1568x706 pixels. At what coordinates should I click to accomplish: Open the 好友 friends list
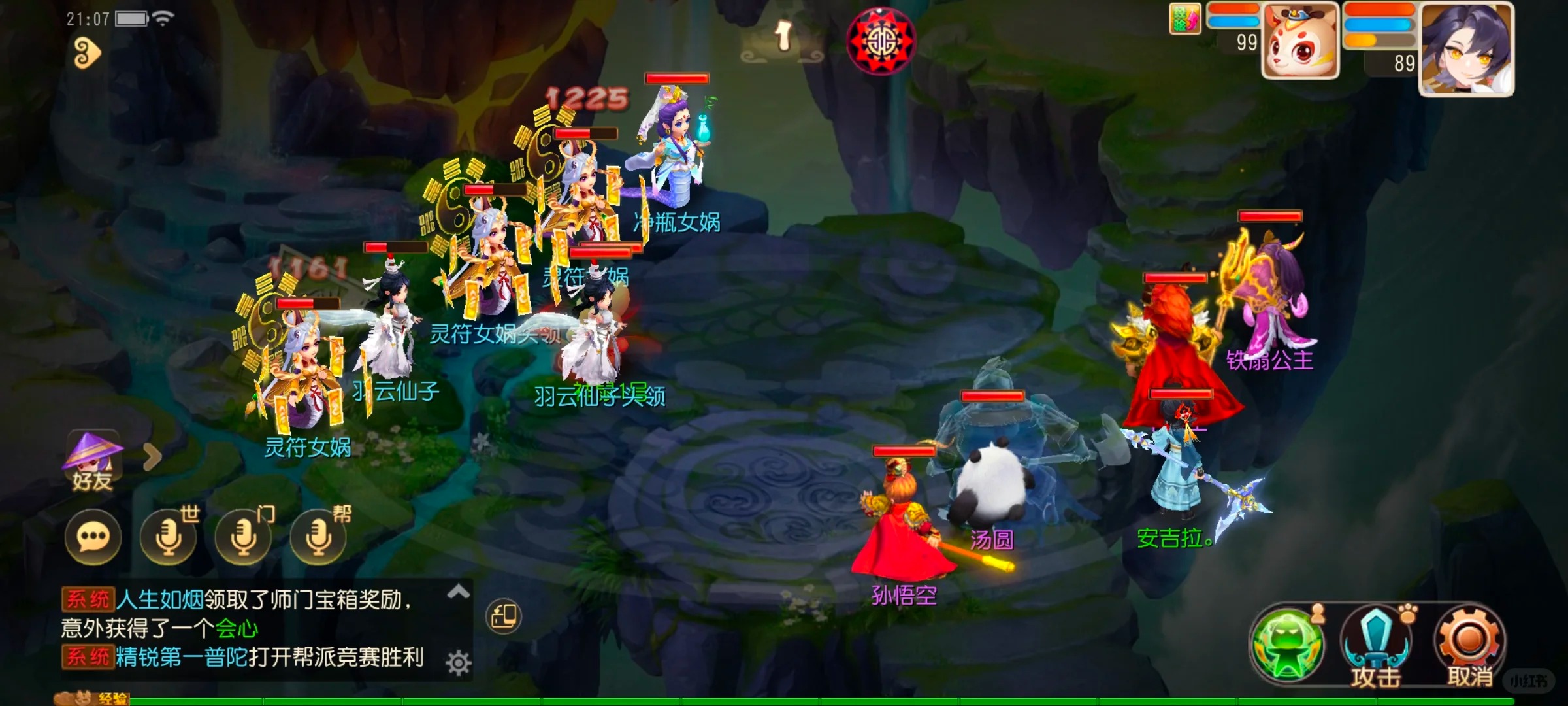[x=93, y=461]
